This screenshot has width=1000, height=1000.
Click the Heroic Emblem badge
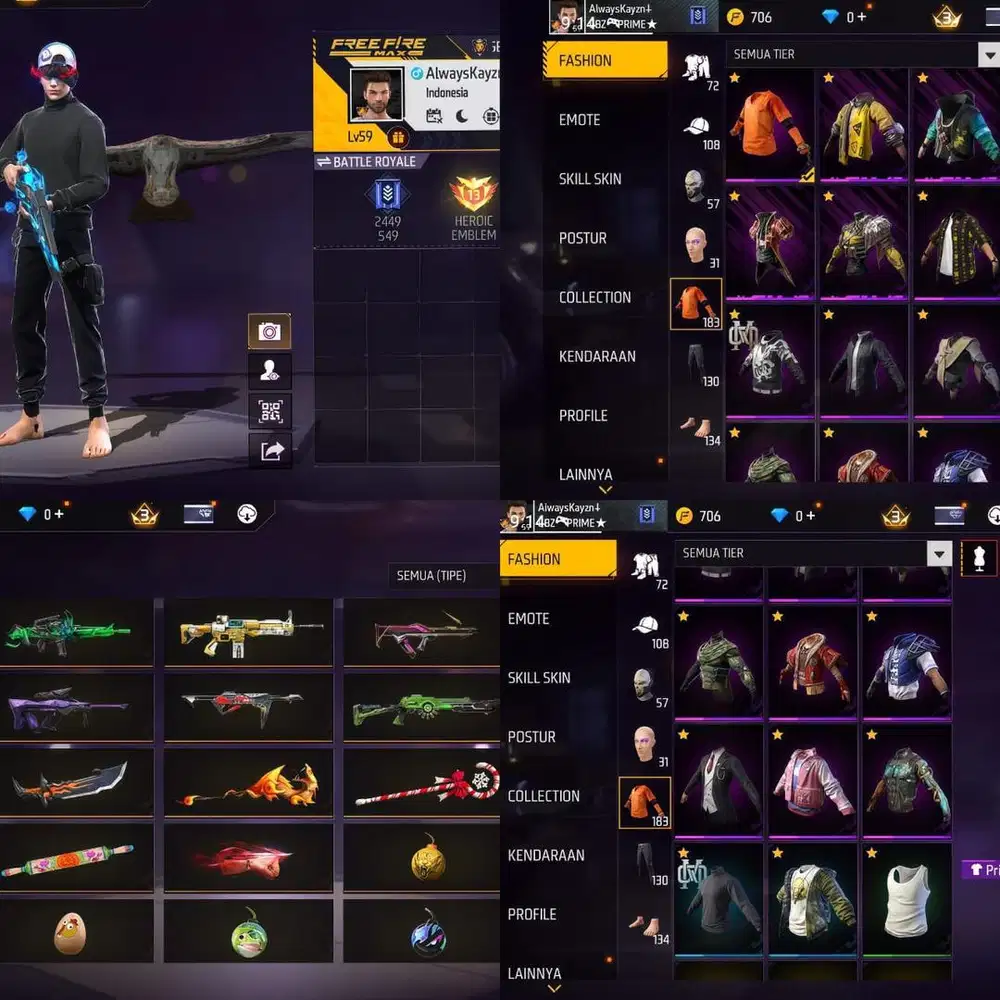coord(473,206)
